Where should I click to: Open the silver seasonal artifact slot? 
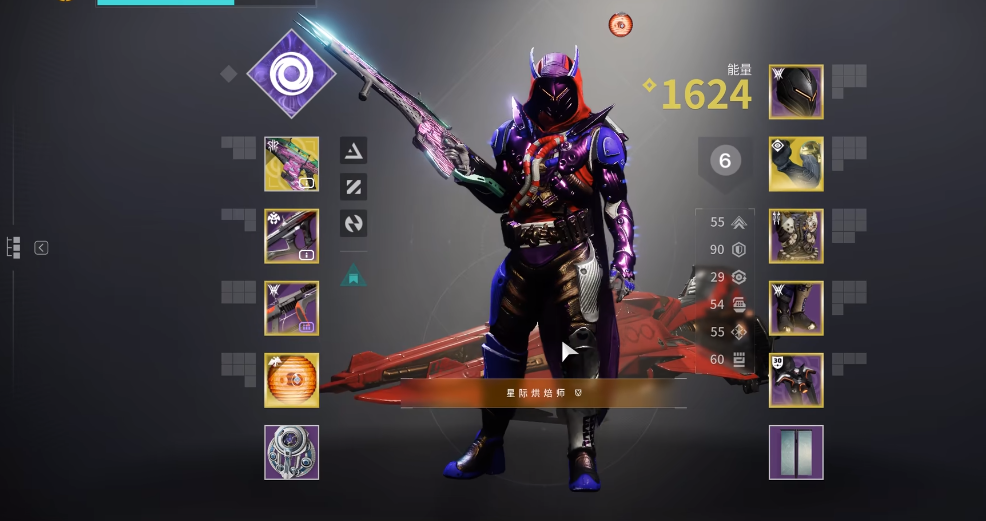(x=292, y=452)
